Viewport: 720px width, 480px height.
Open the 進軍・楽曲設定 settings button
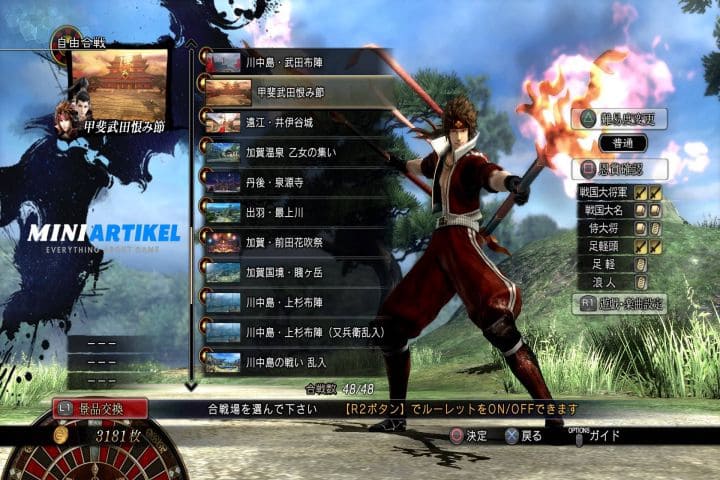[x=620, y=303]
